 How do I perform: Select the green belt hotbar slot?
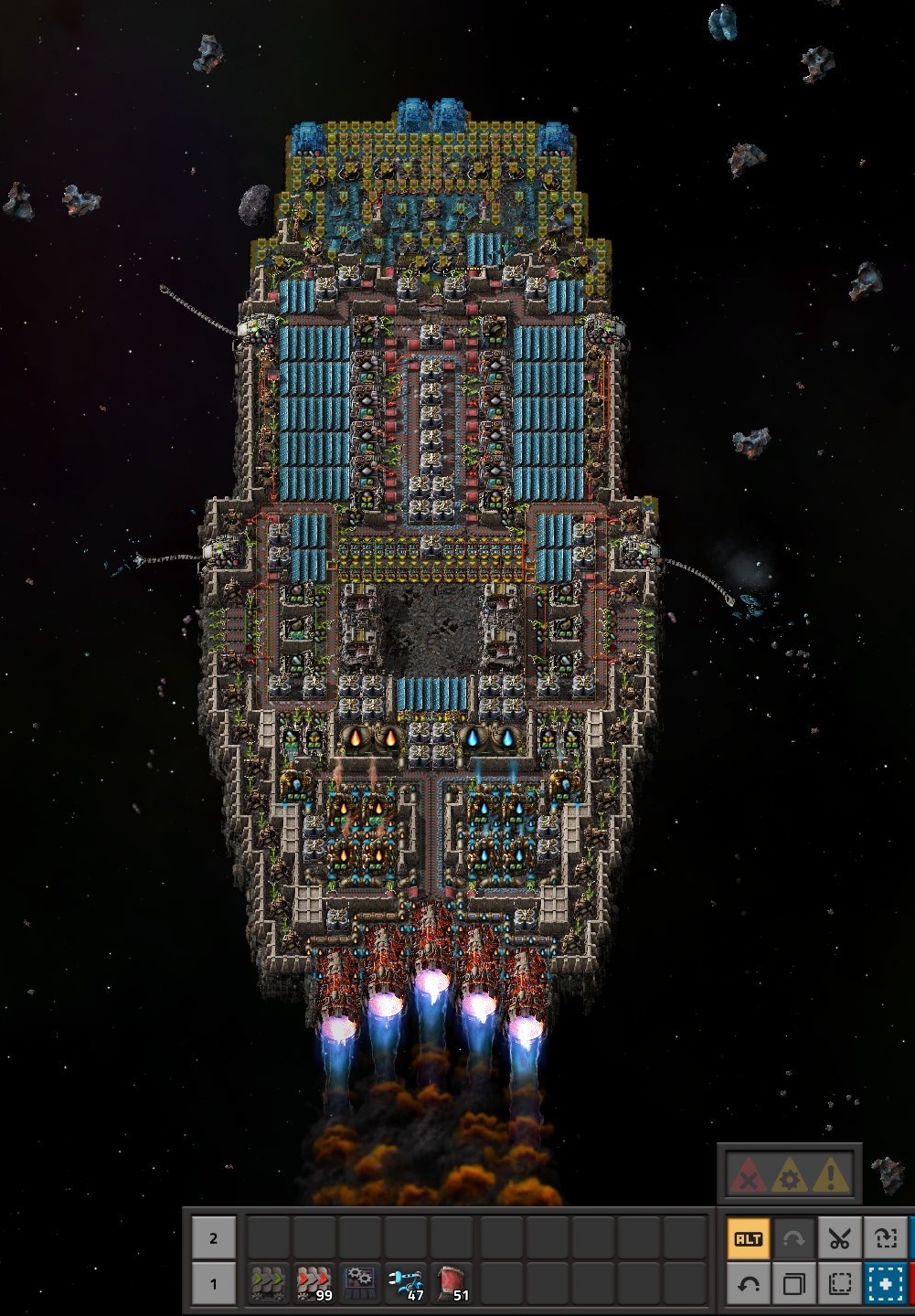point(269,1283)
